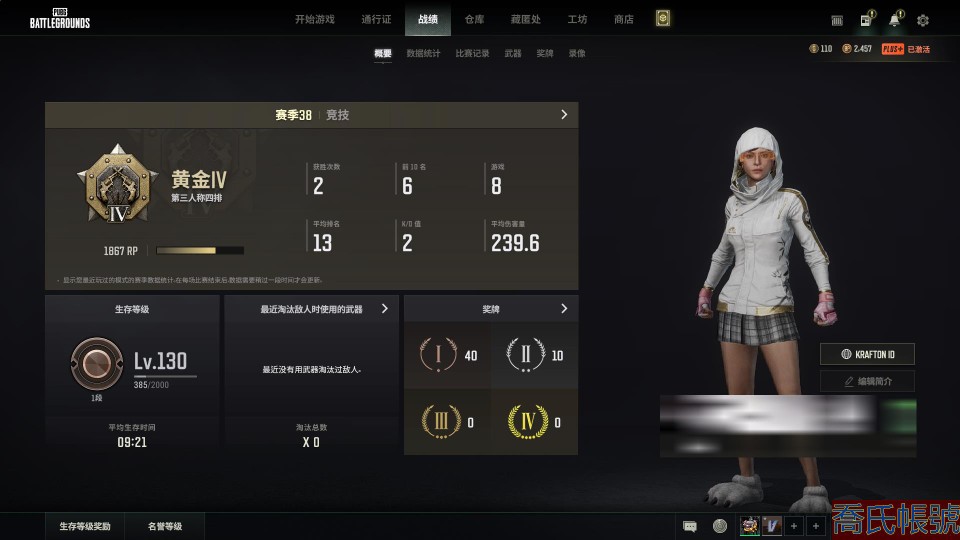Screen dimensions: 960x540
Task: Click the KRAFTON ID button
Action: [x=867, y=354]
